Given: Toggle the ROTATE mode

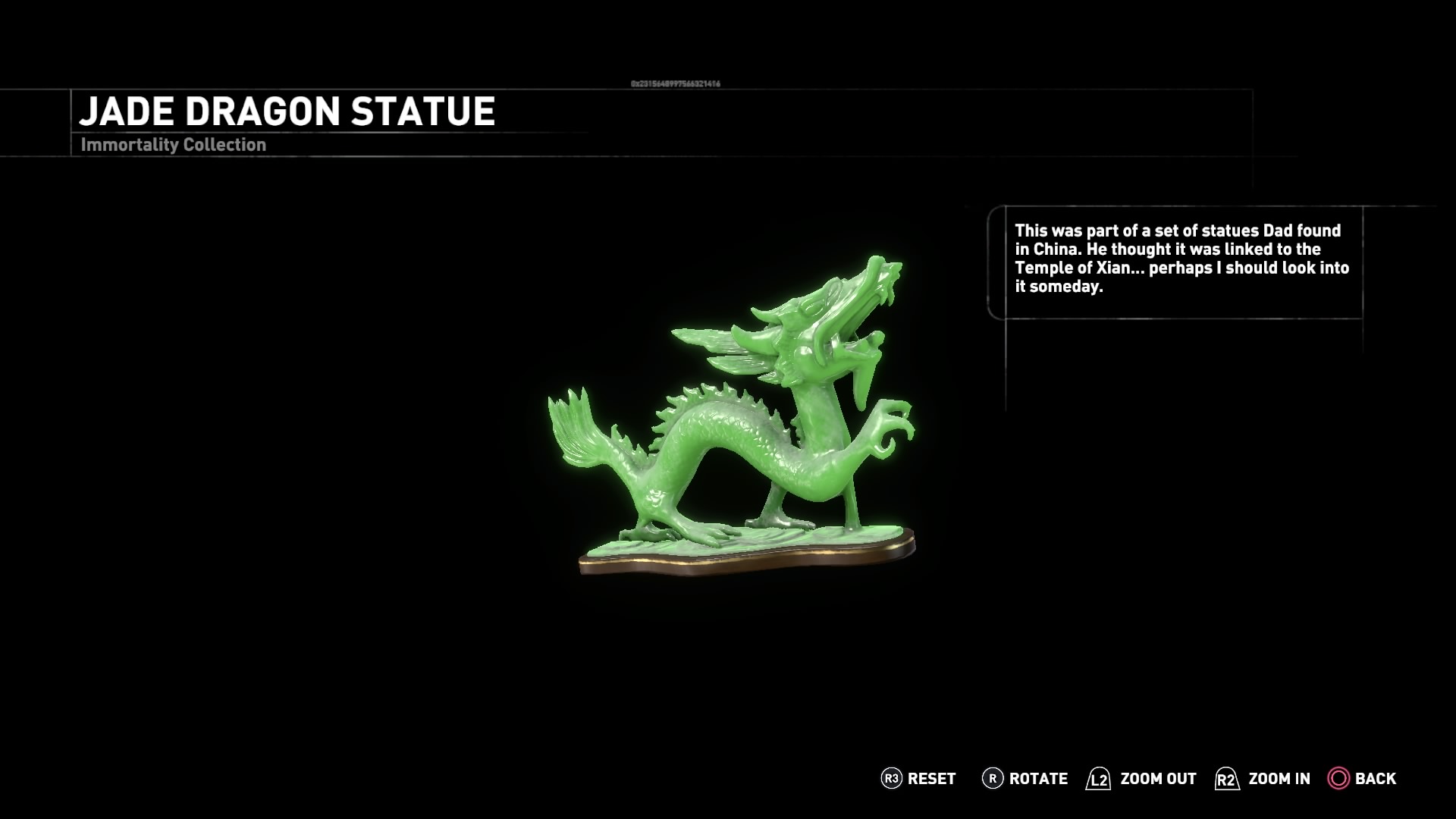Looking at the screenshot, I should pos(1037,779).
